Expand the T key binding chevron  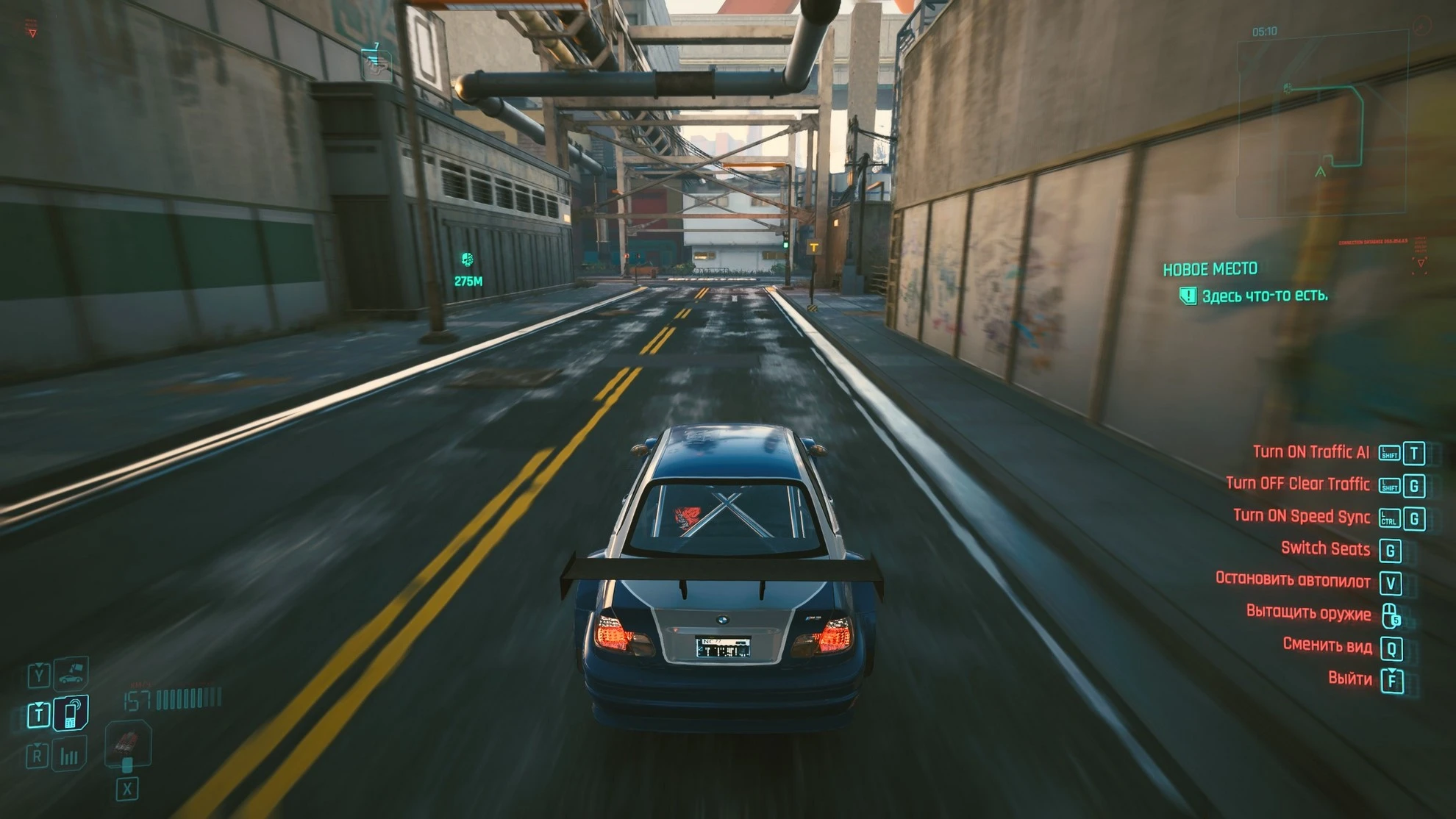(38, 704)
